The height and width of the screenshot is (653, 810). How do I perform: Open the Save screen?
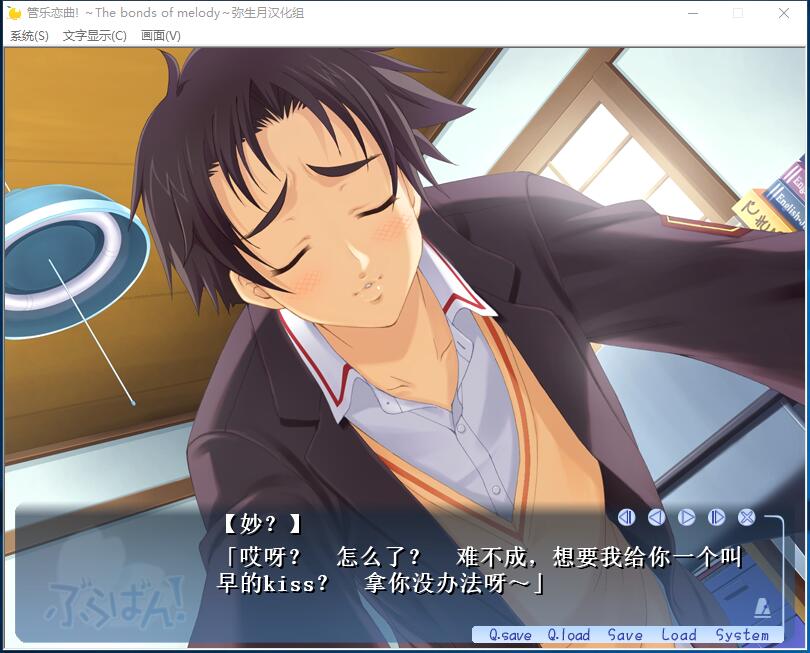coord(625,635)
